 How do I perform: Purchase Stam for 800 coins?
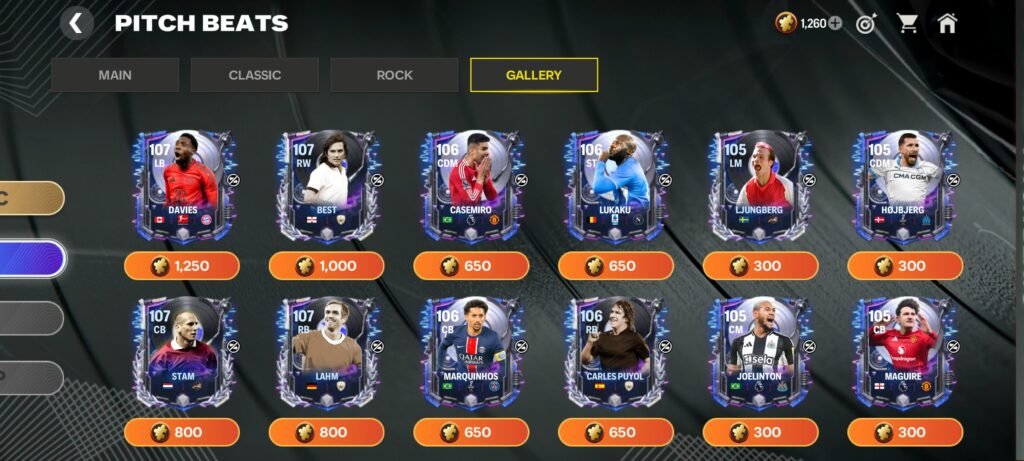[x=182, y=432]
